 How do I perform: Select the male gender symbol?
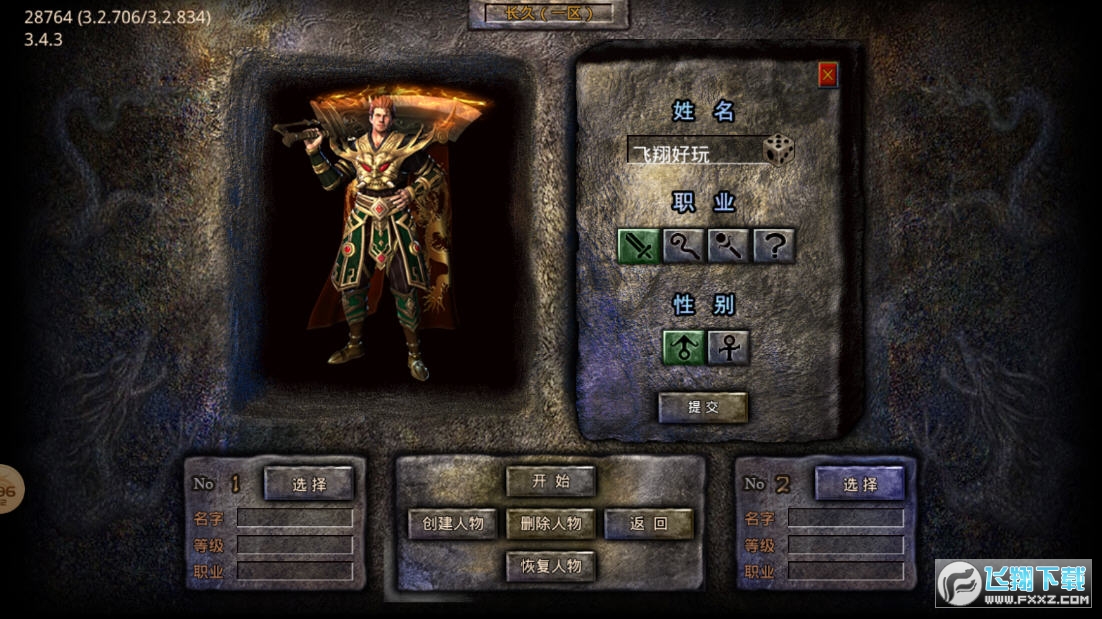tap(683, 347)
